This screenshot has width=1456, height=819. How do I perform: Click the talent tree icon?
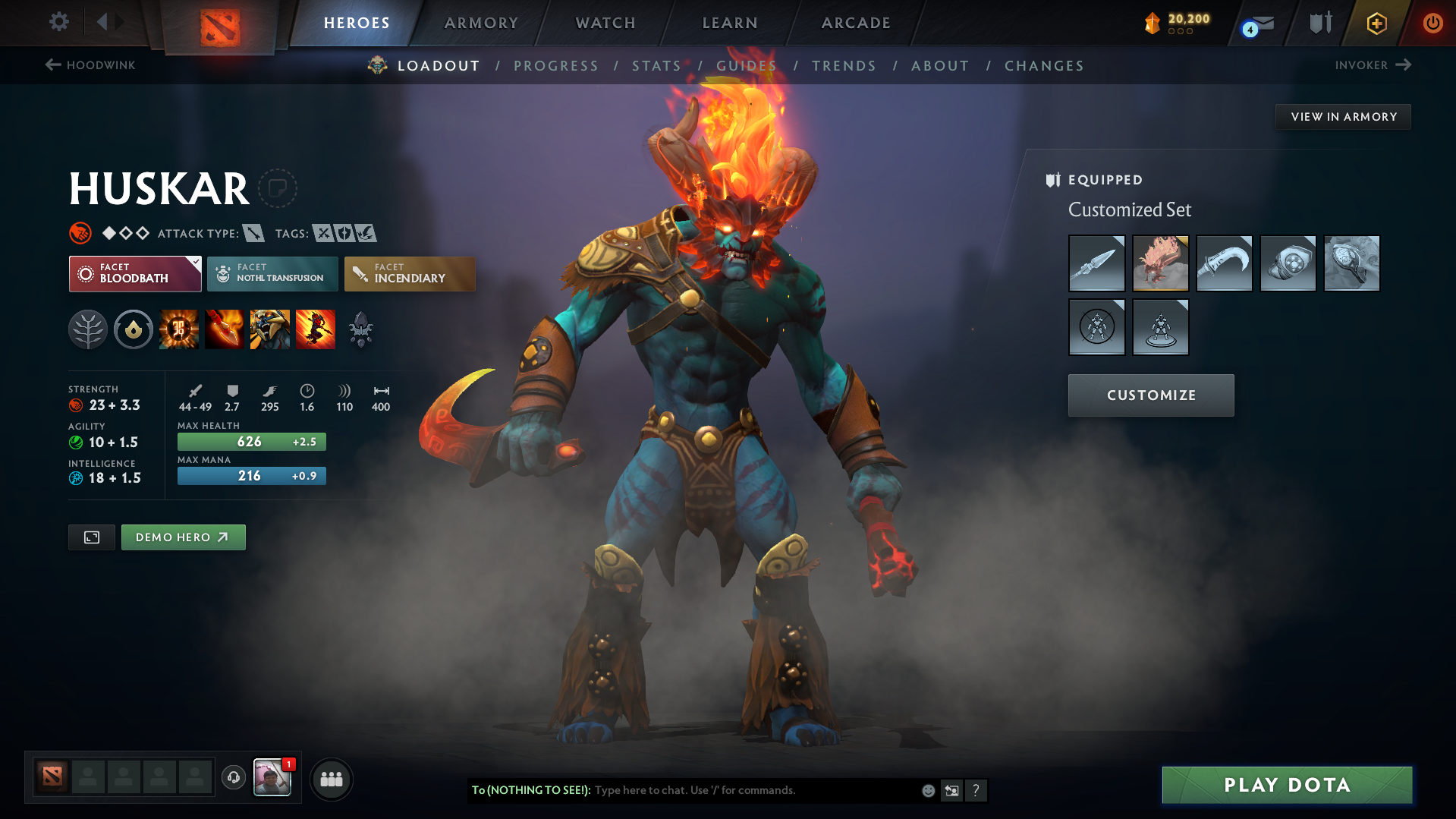tap(88, 329)
